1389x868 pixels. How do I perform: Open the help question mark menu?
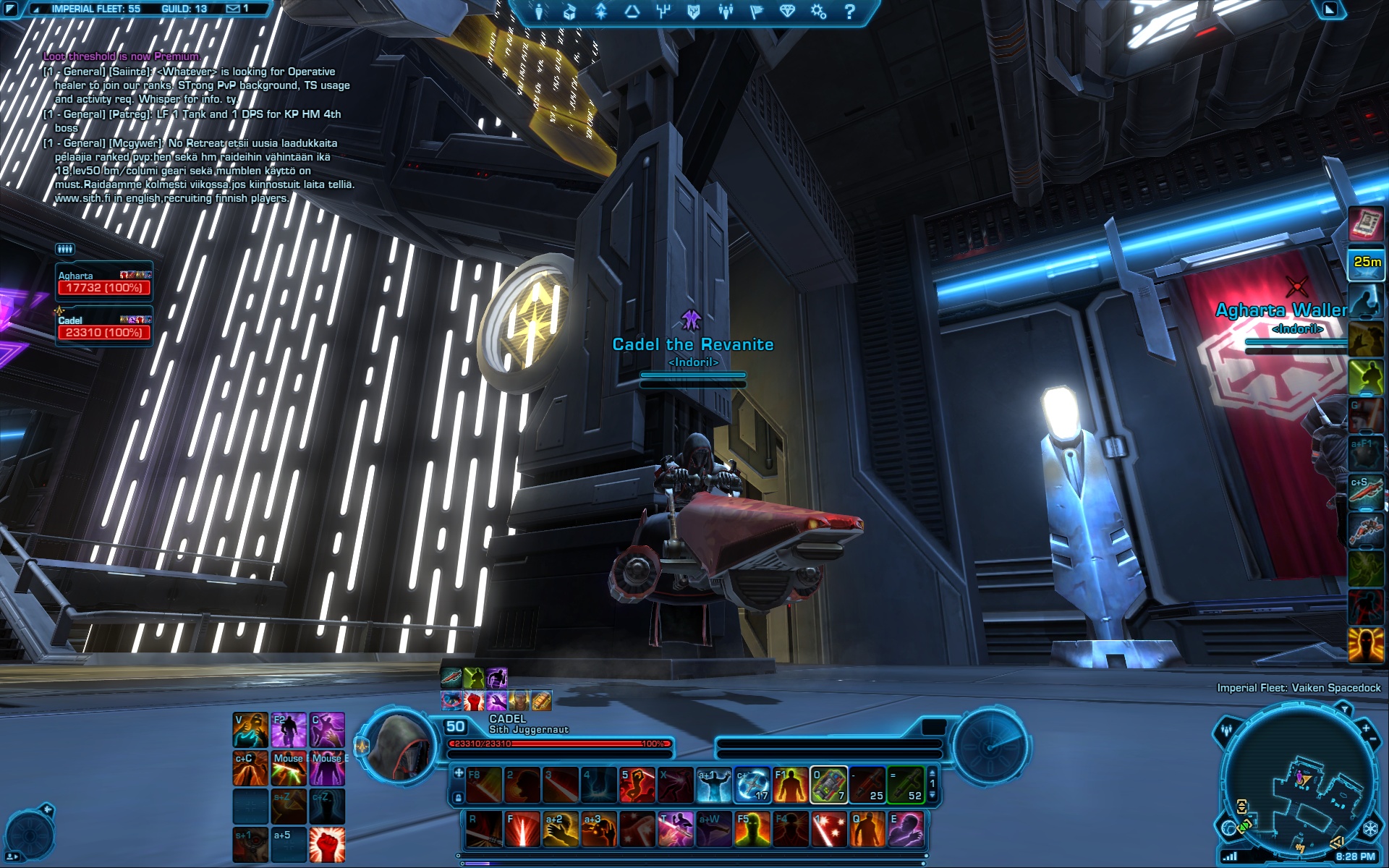pos(850,11)
